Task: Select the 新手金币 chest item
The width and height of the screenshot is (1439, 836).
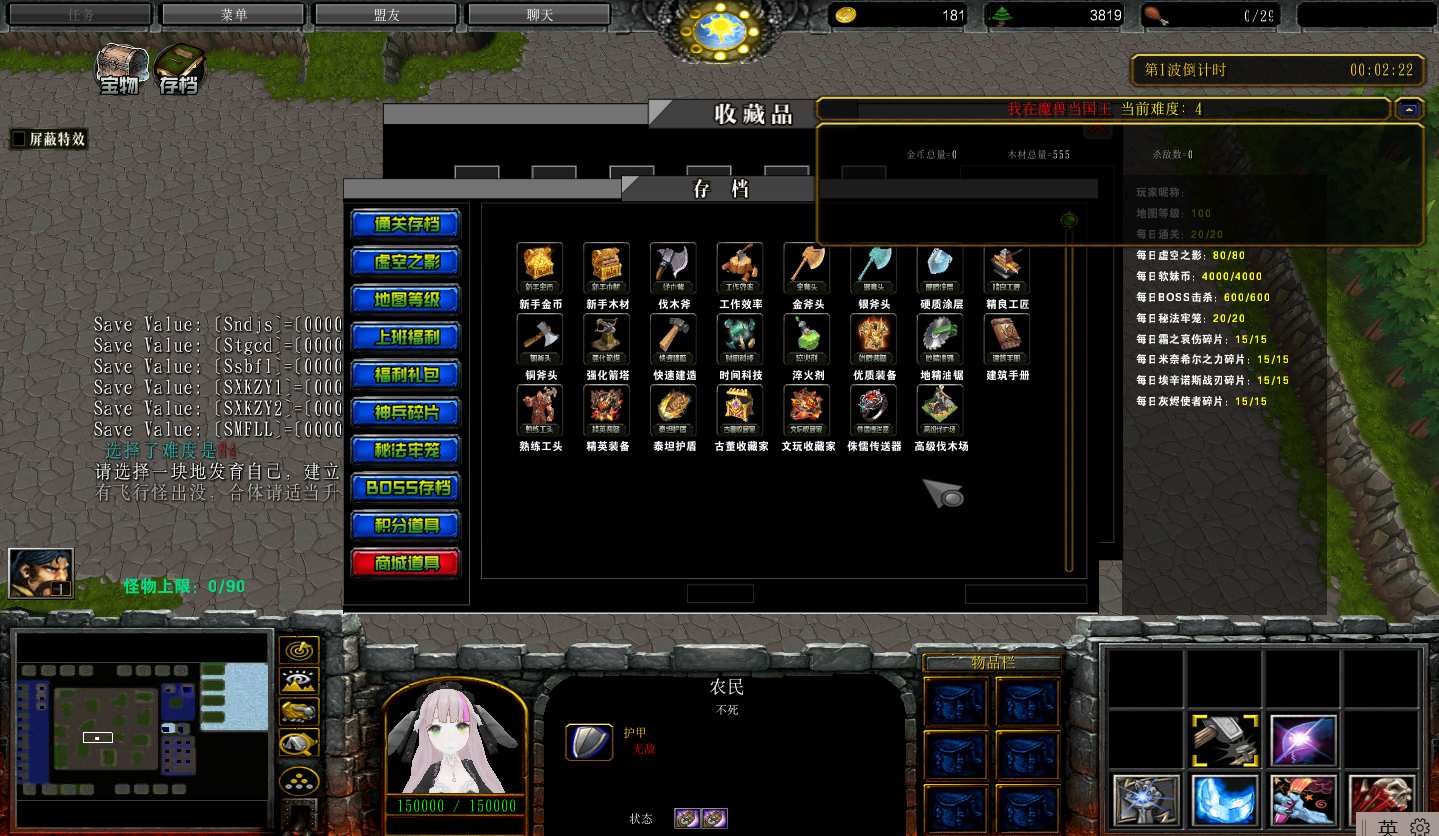Action: (x=539, y=268)
